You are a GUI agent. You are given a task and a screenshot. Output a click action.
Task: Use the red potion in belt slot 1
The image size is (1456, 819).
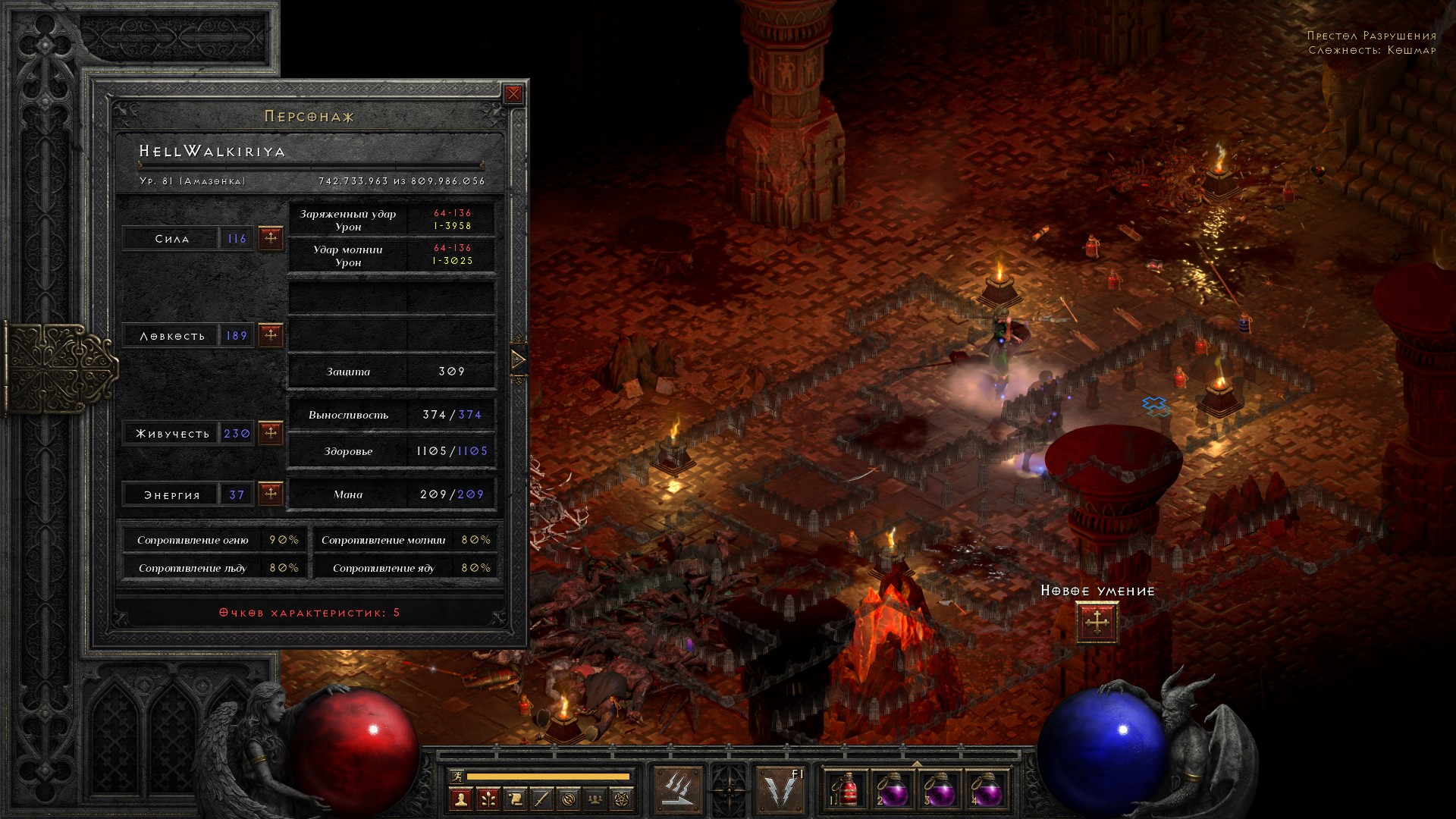click(x=847, y=791)
